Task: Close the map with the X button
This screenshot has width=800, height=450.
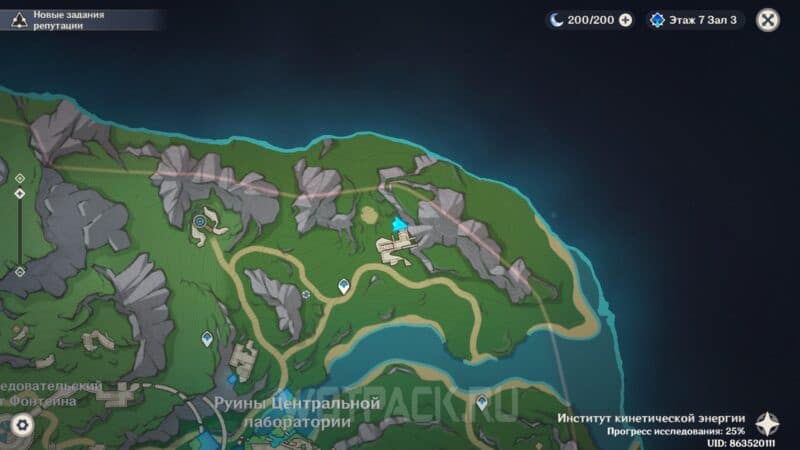Action: (768, 20)
